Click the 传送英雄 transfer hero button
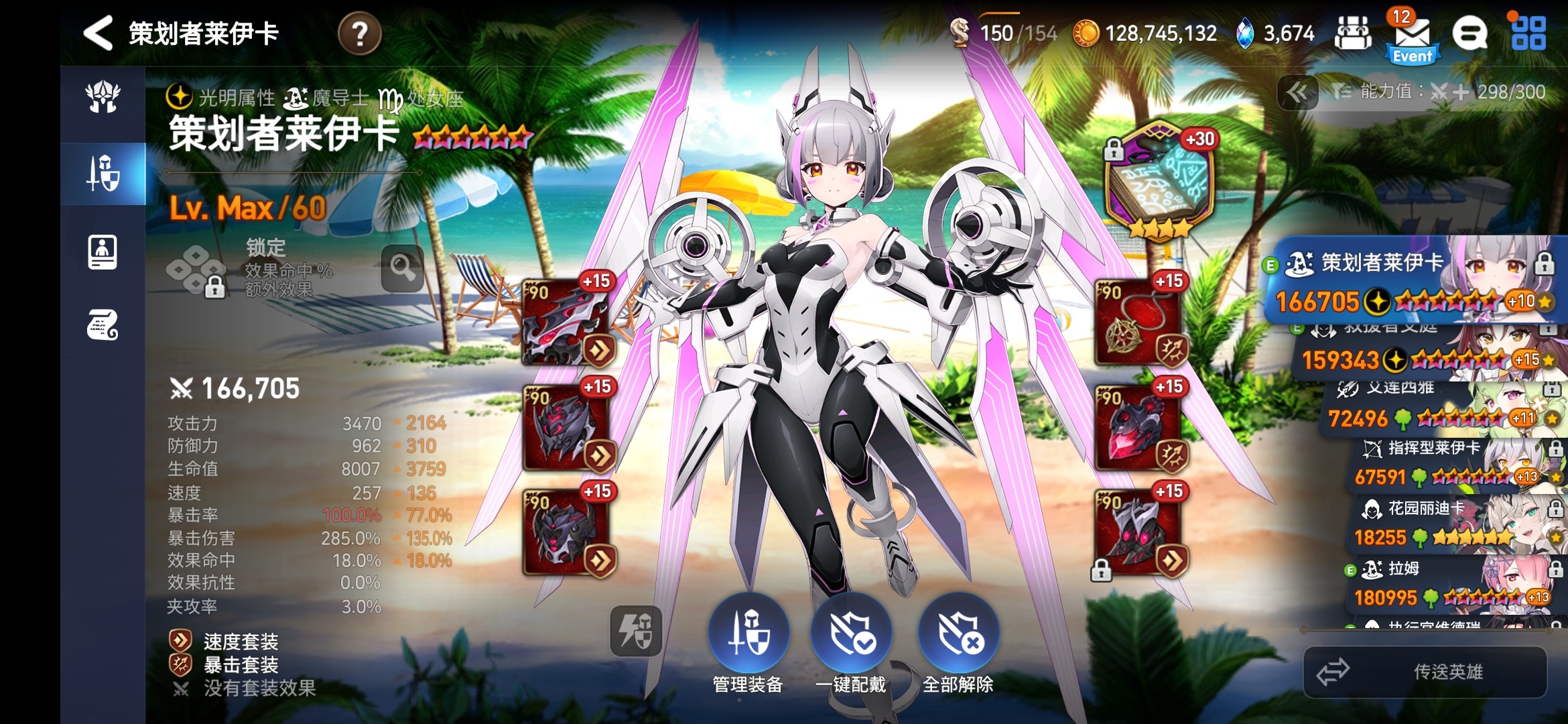 (1425, 672)
